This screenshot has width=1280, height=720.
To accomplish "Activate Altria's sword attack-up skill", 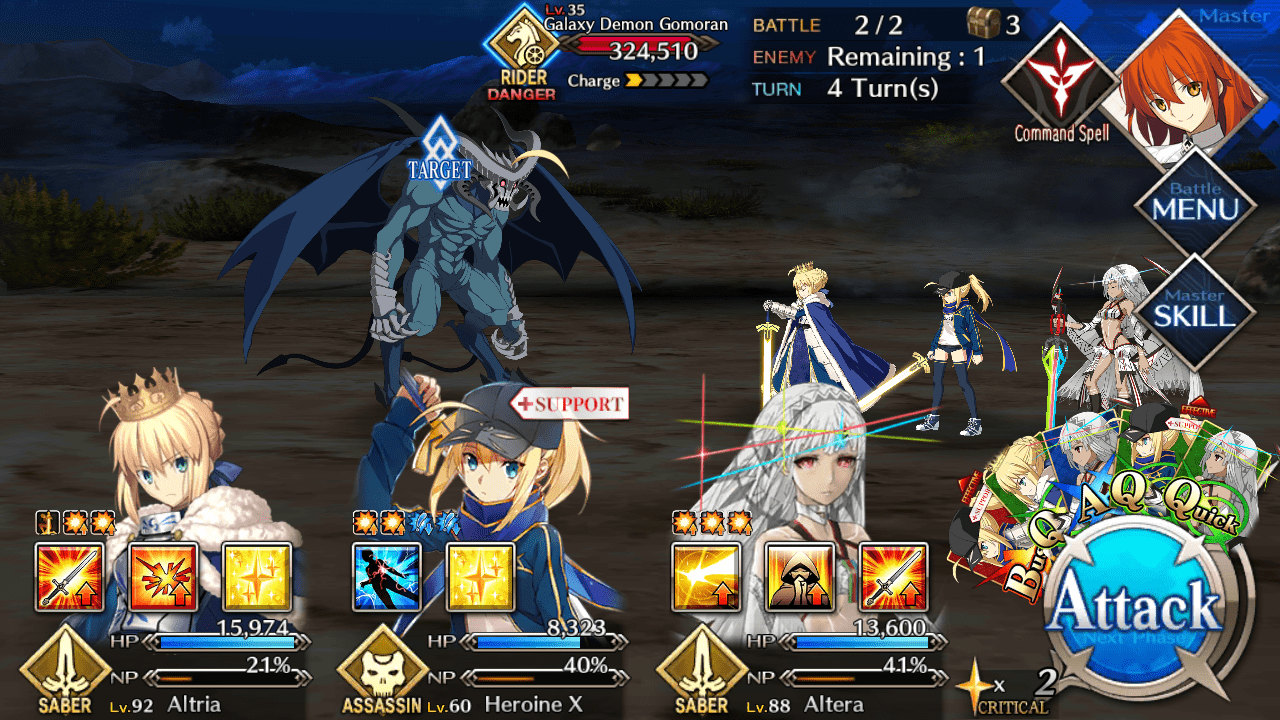I will pyautogui.click(x=69, y=577).
